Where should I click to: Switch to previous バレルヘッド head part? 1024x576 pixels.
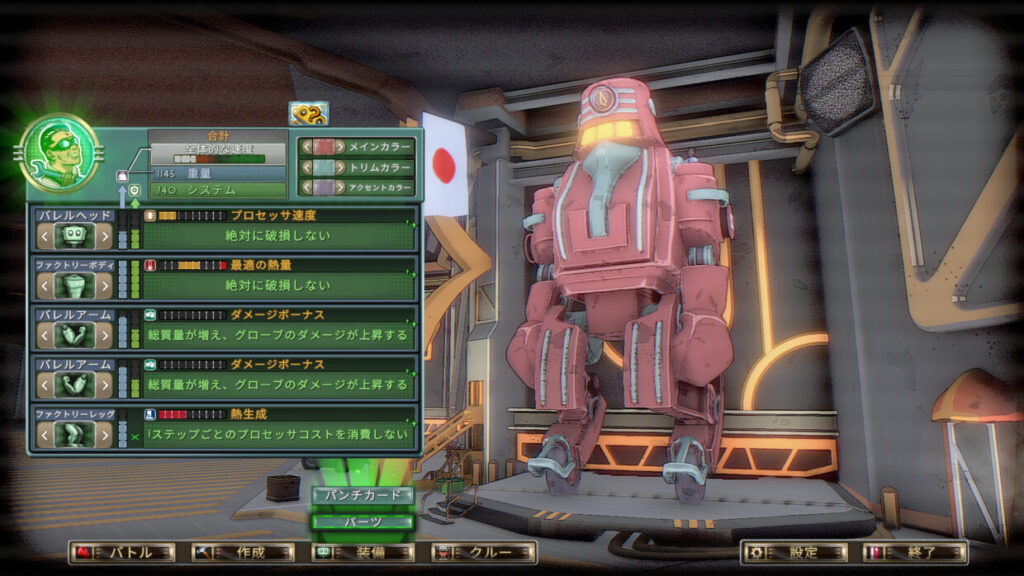coord(44,237)
